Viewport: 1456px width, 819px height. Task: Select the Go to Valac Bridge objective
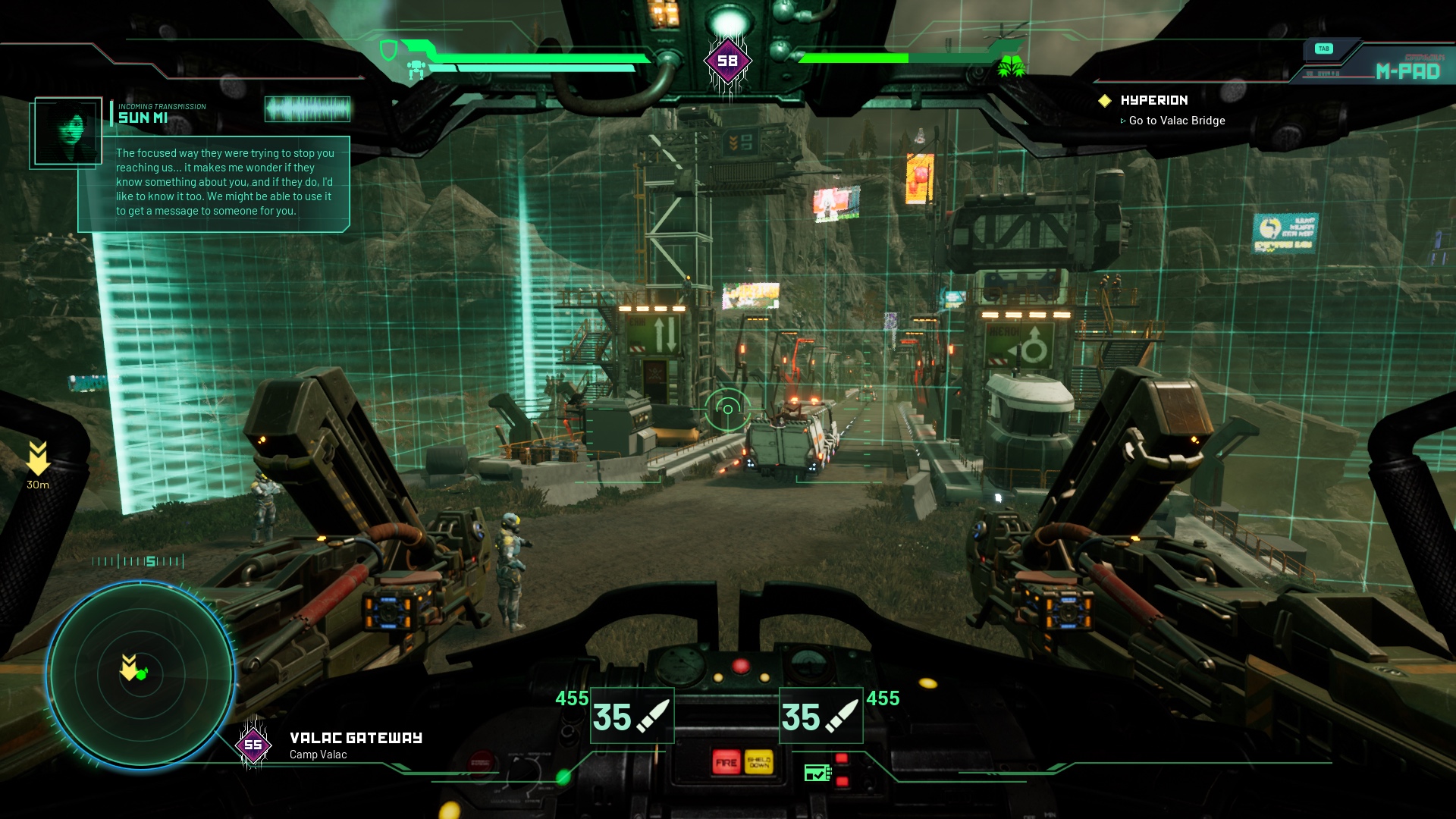pyautogui.click(x=1175, y=121)
